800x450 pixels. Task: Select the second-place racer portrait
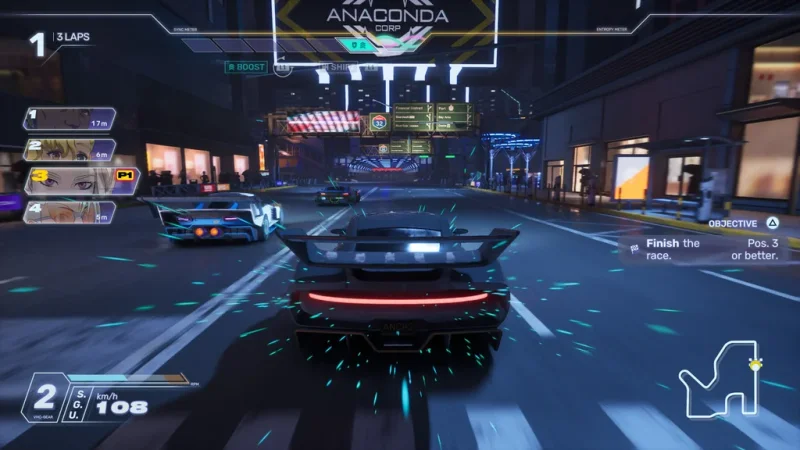(x=68, y=150)
